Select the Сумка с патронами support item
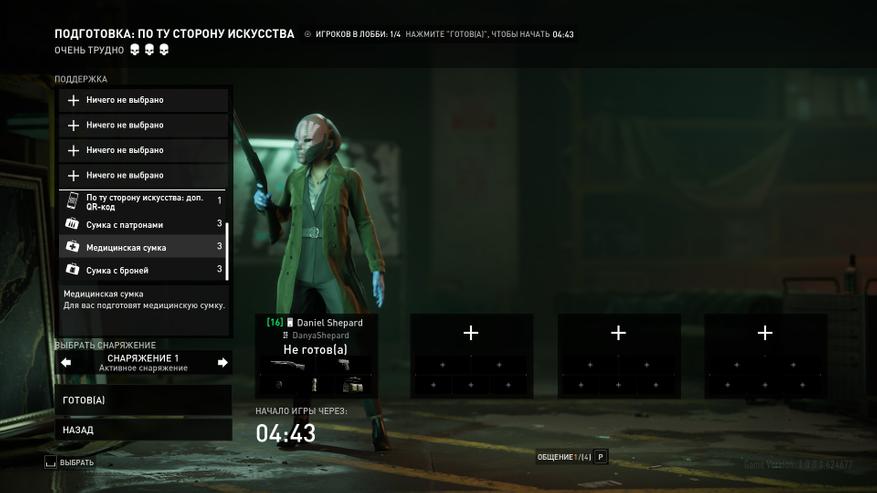The width and height of the screenshot is (877, 493). pyautogui.click(x=142, y=225)
